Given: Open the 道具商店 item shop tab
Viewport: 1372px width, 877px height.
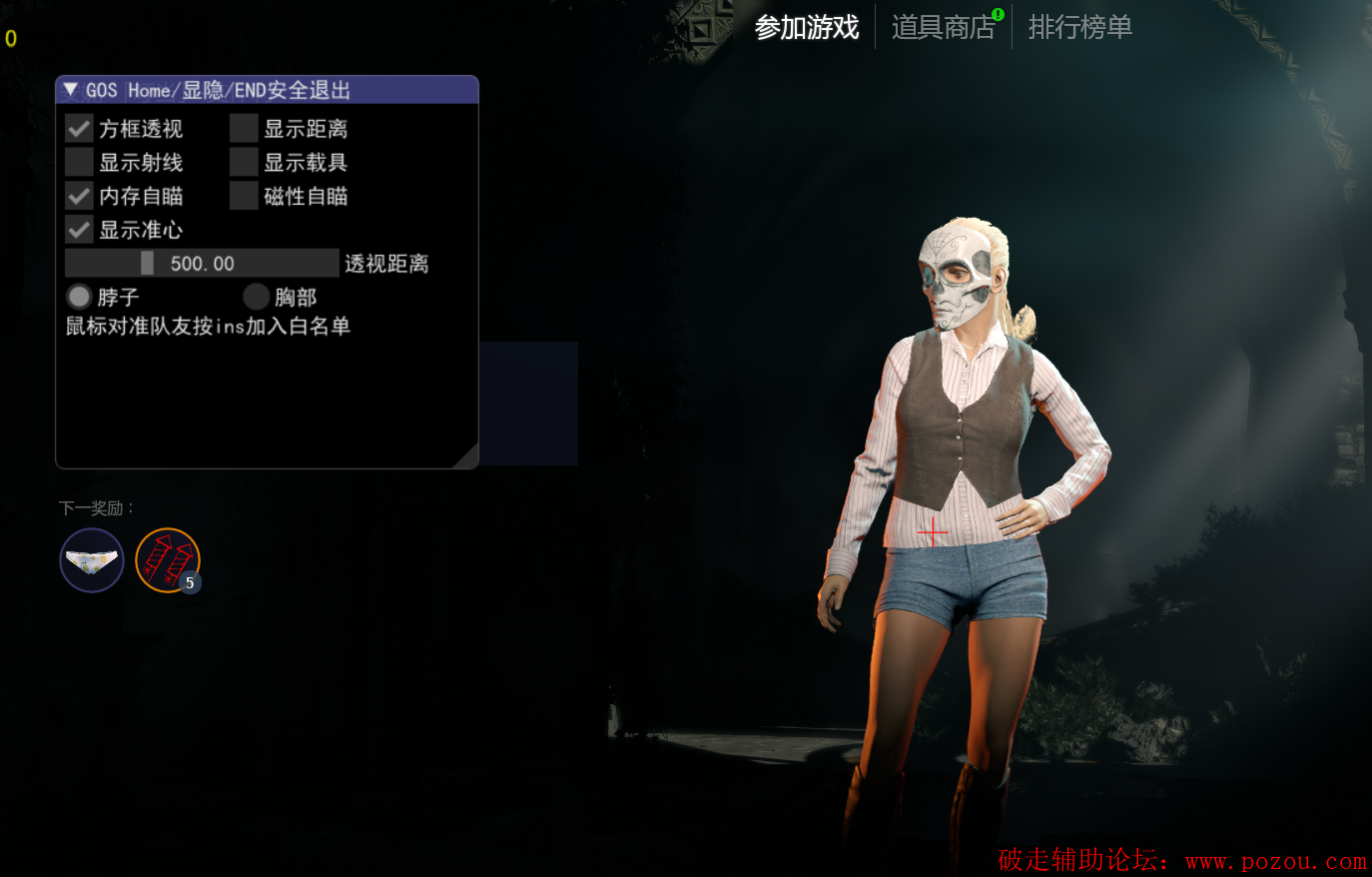Looking at the screenshot, I should point(943,27).
